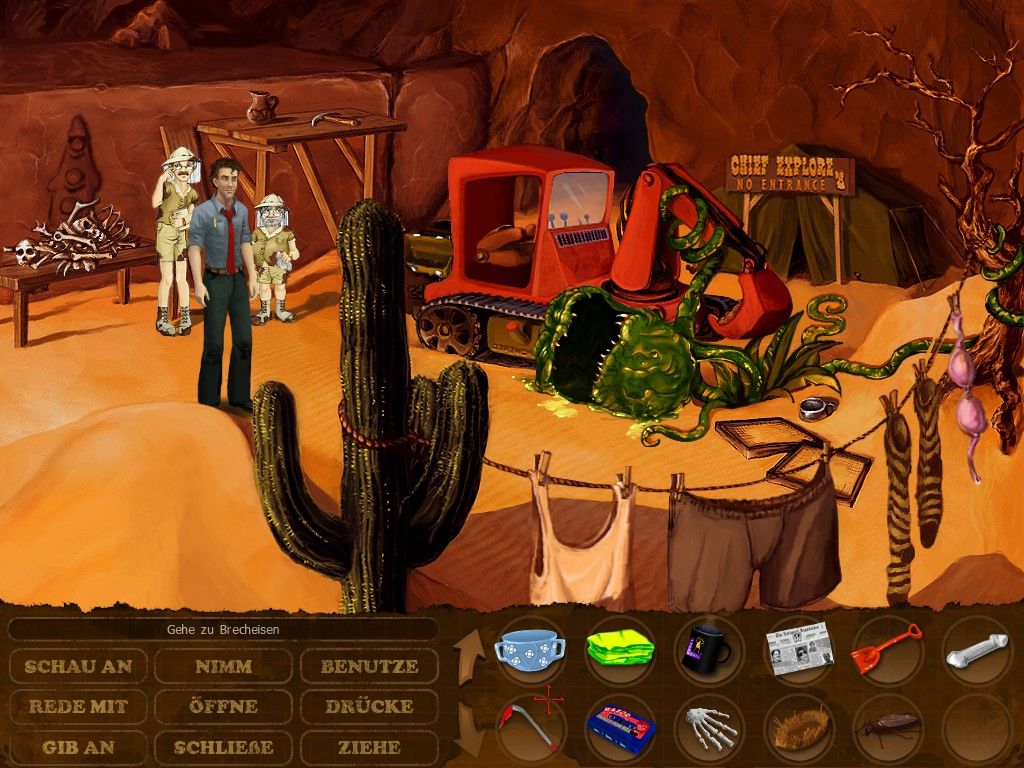Pick the white bone item

975,650
